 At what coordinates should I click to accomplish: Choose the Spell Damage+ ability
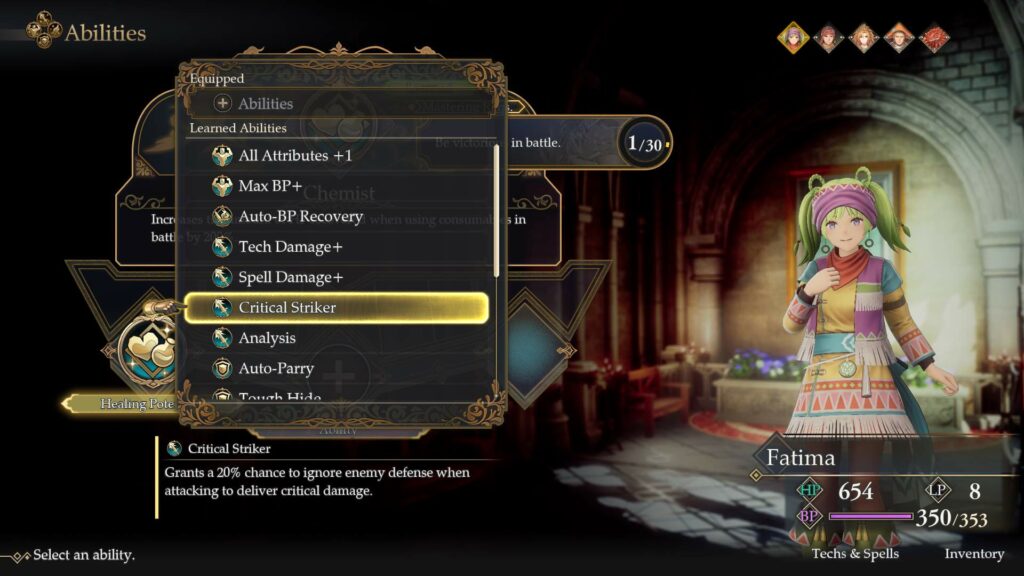[290, 277]
